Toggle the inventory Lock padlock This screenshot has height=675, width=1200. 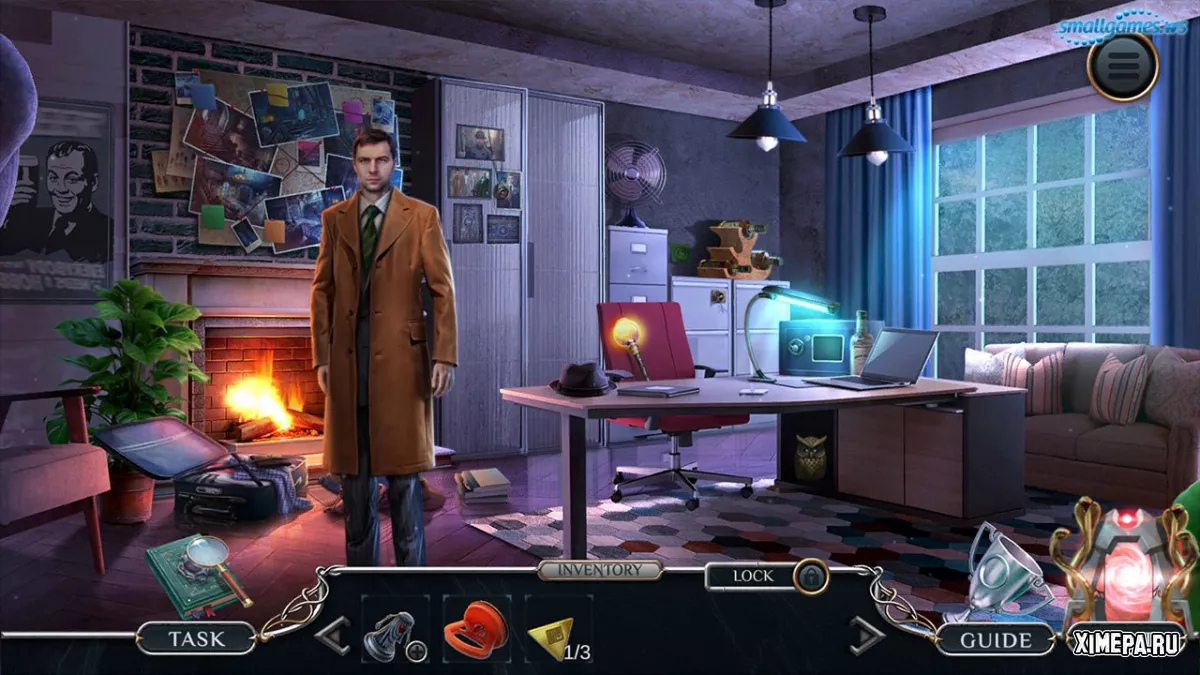(810, 576)
